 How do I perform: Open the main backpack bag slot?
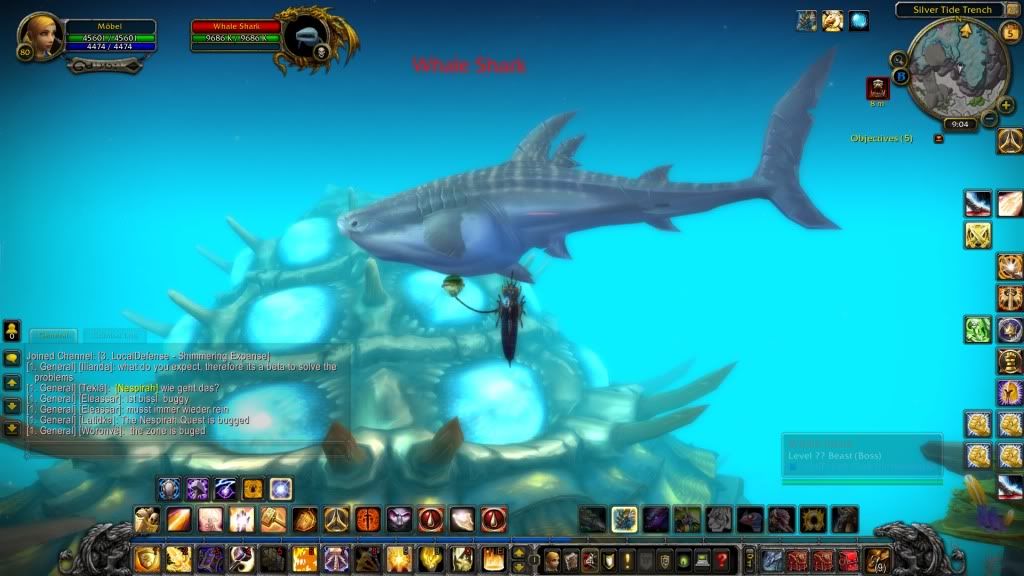click(876, 560)
